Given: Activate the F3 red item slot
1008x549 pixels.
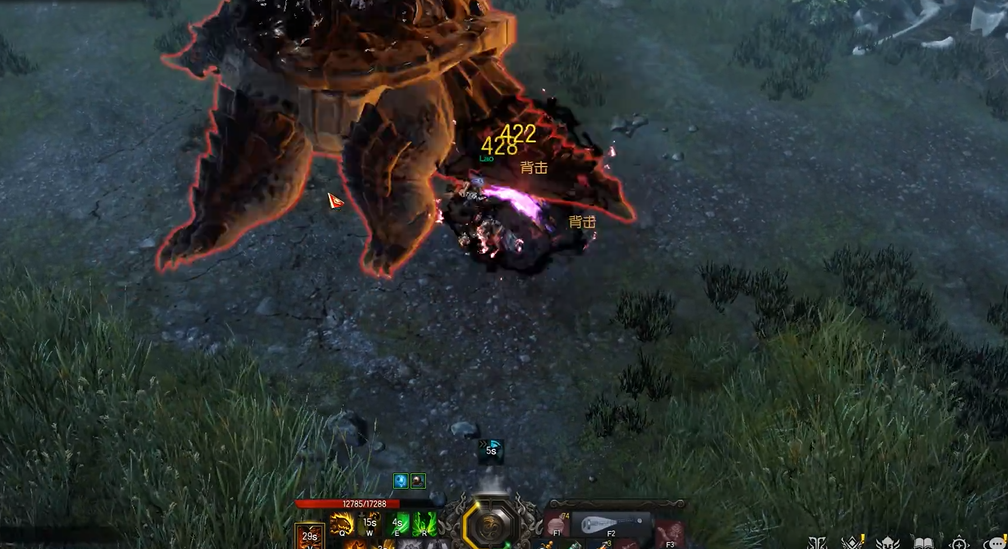Looking at the screenshot, I should 672,530.
